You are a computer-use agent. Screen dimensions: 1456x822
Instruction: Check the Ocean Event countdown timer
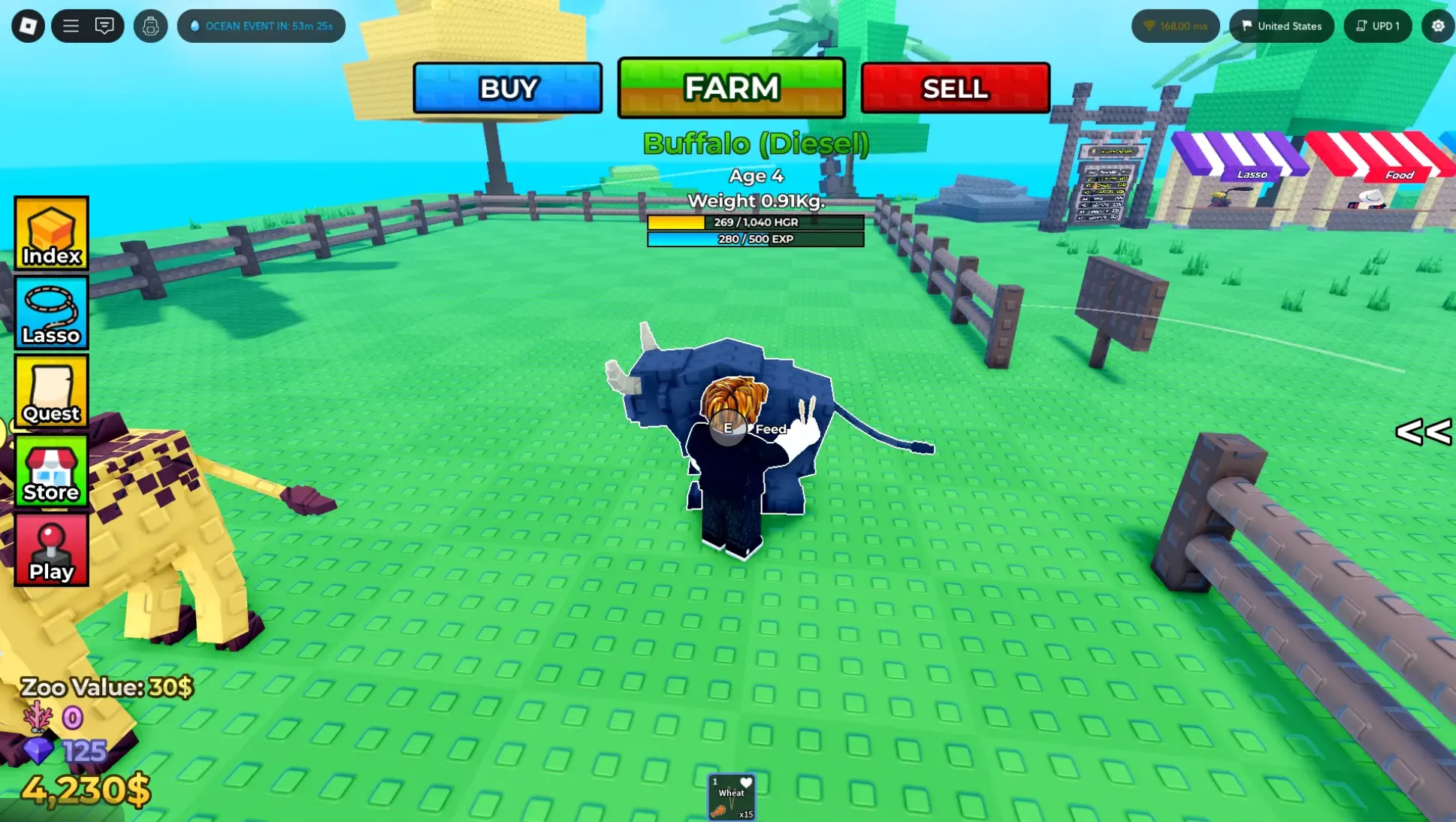[x=261, y=26]
